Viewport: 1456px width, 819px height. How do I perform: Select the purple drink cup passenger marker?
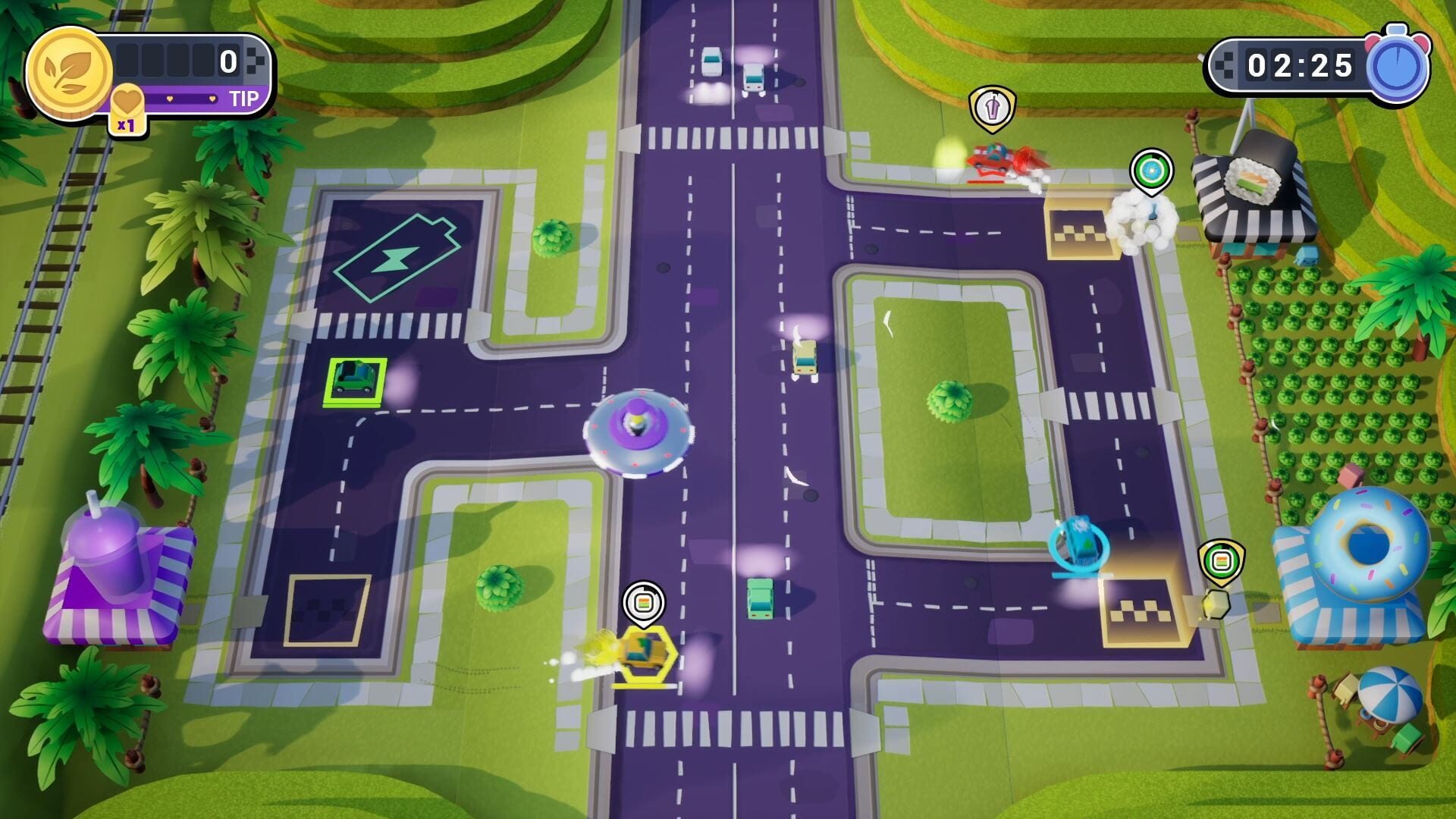point(992,105)
